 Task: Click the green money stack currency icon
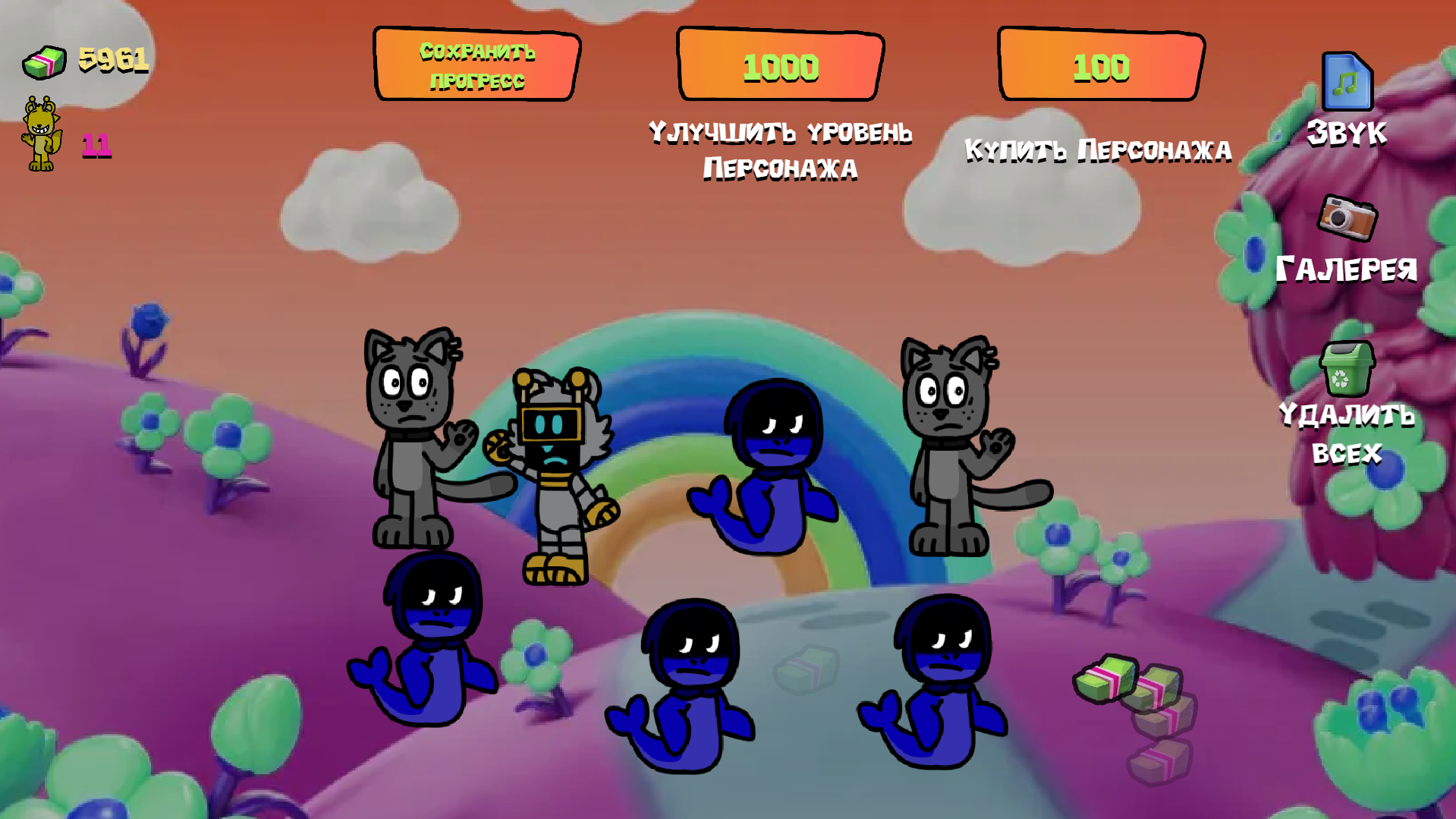click(x=43, y=60)
